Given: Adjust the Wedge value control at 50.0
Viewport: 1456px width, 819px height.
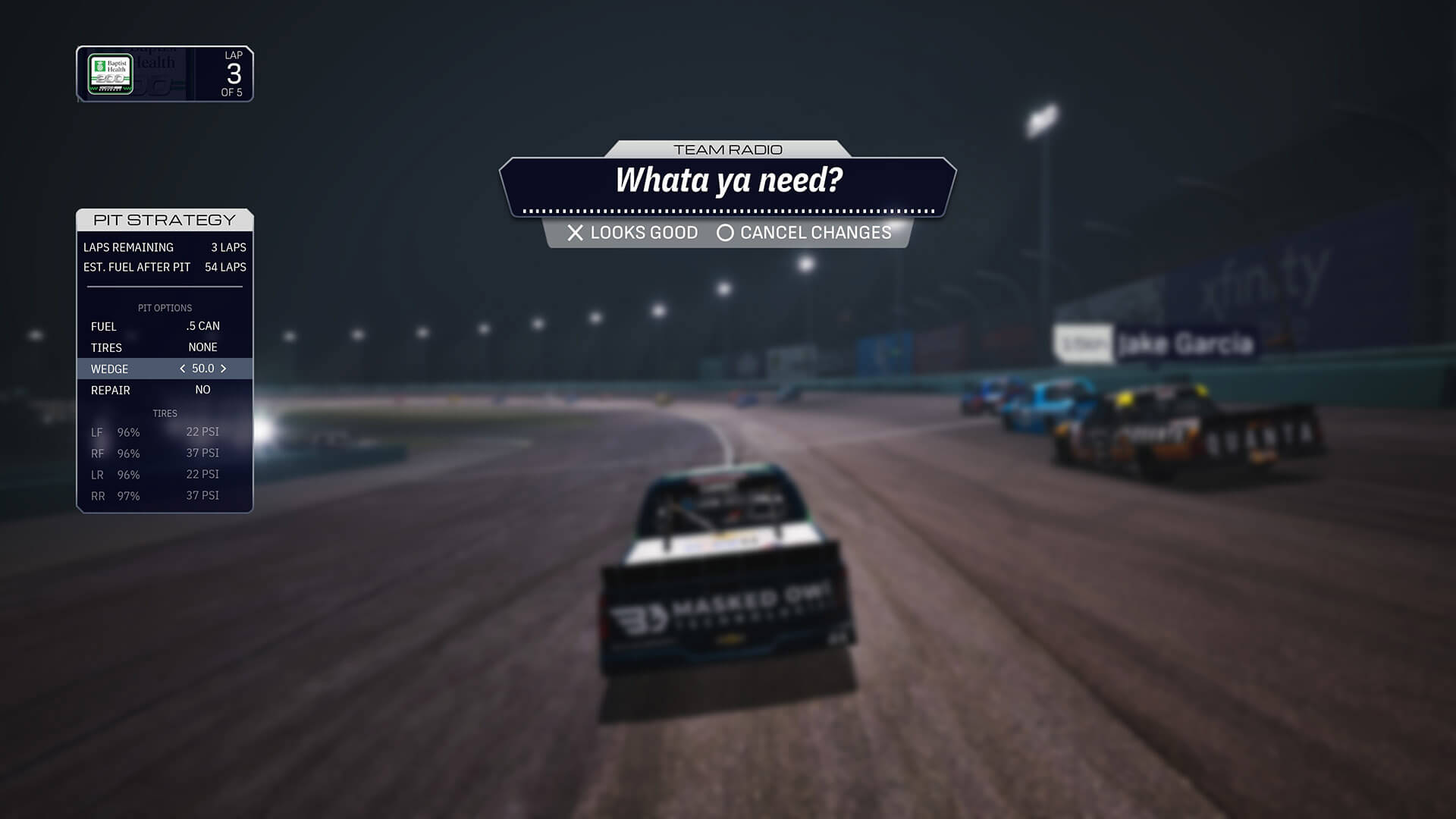Looking at the screenshot, I should [x=202, y=369].
